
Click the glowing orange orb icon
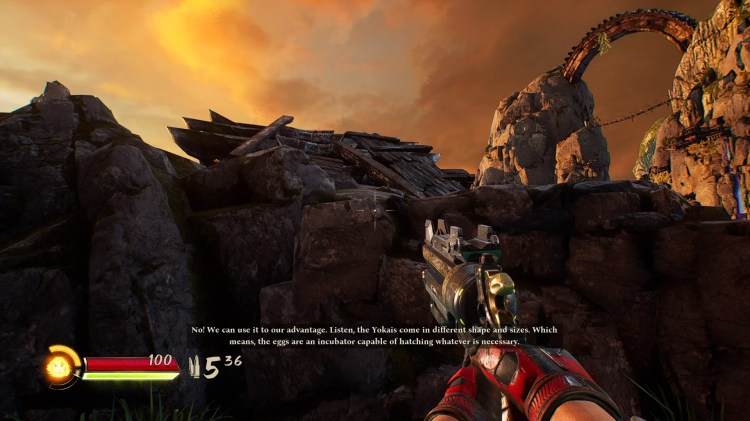tap(59, 366)
